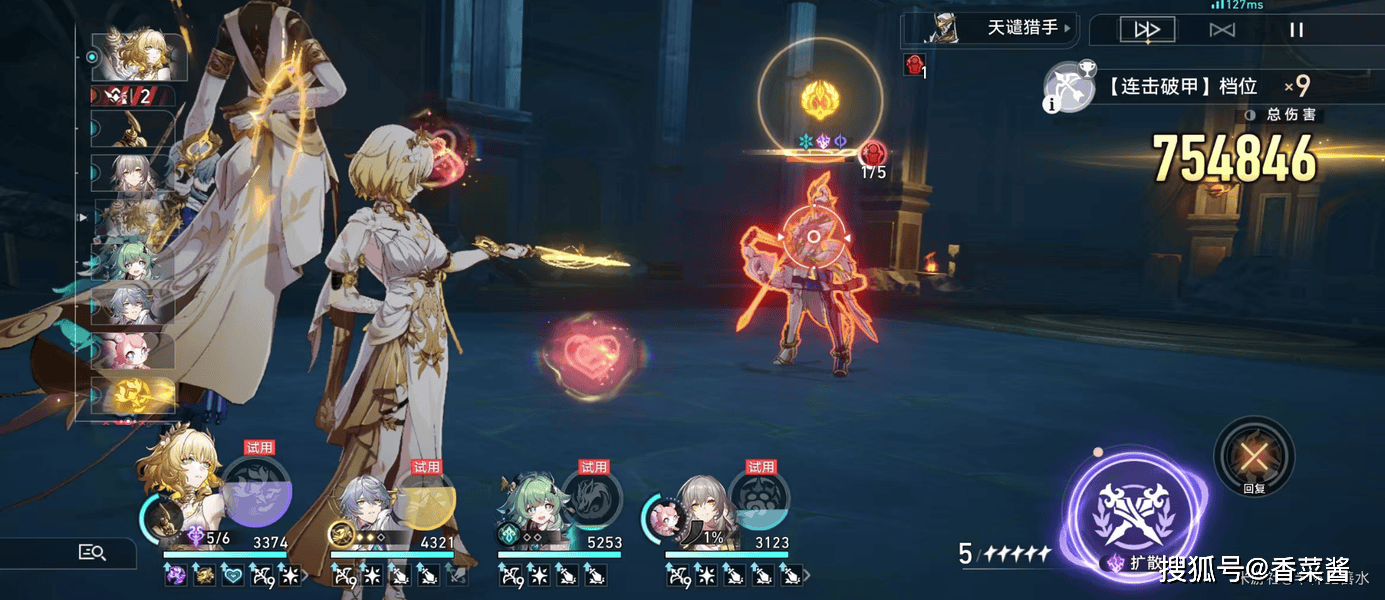Image resolution: width=1385 pixels, height=600 pixels.
Task: Trigger the silver-haired character's yellow ultimate
Action: tap(423, 492)
